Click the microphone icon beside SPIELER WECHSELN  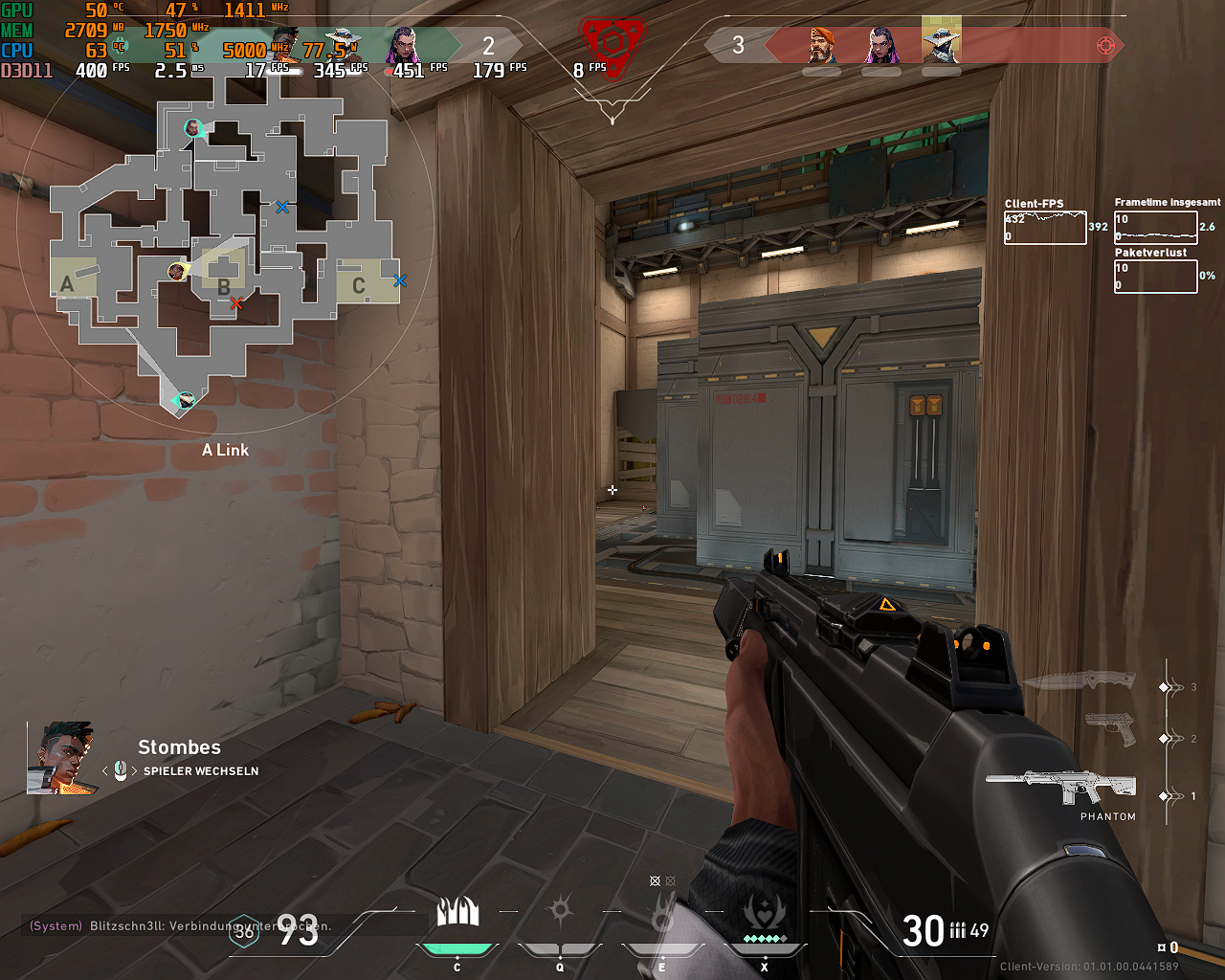point(120,770)
